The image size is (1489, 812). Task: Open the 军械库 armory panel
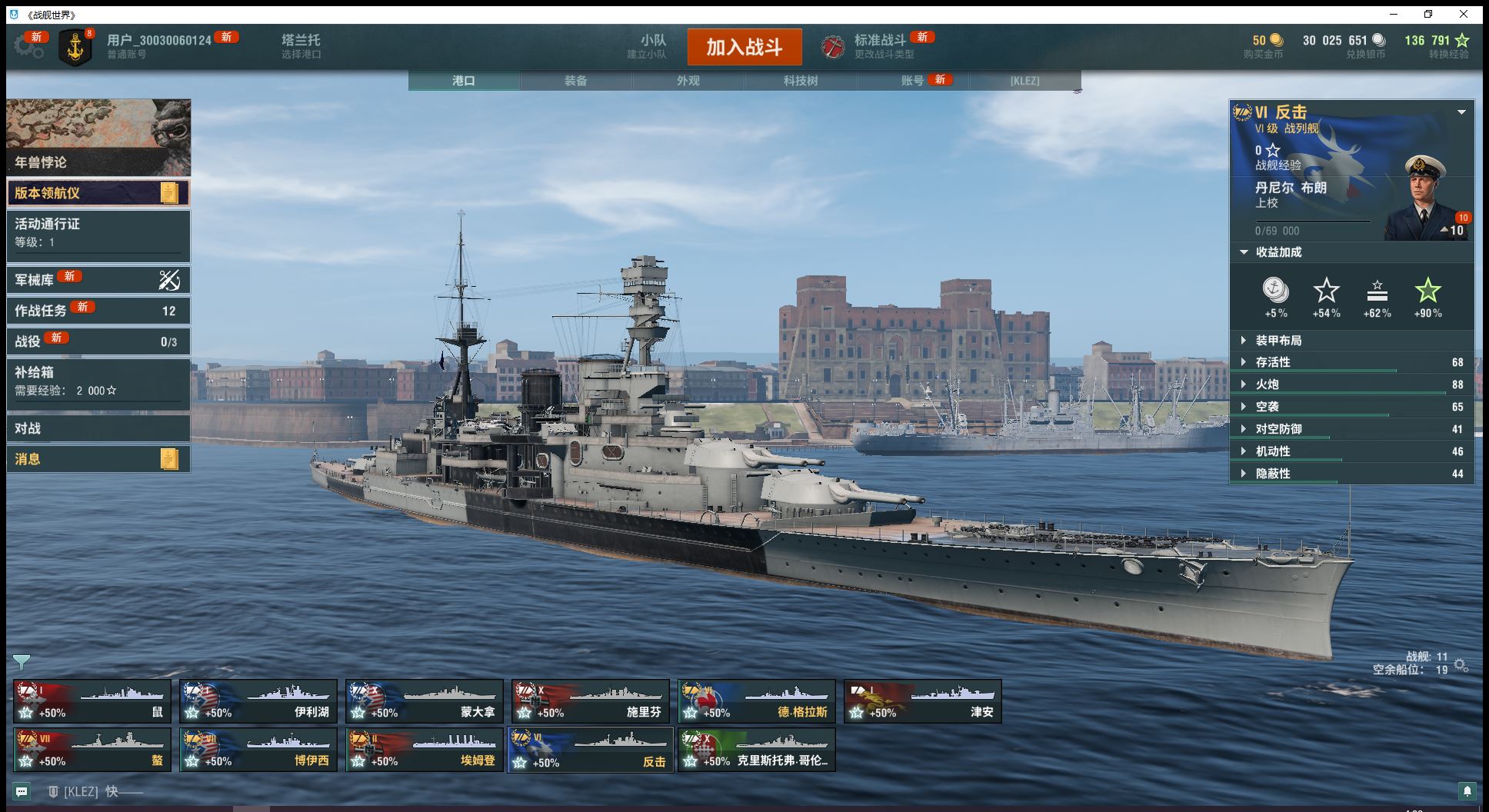pos(98,280)
